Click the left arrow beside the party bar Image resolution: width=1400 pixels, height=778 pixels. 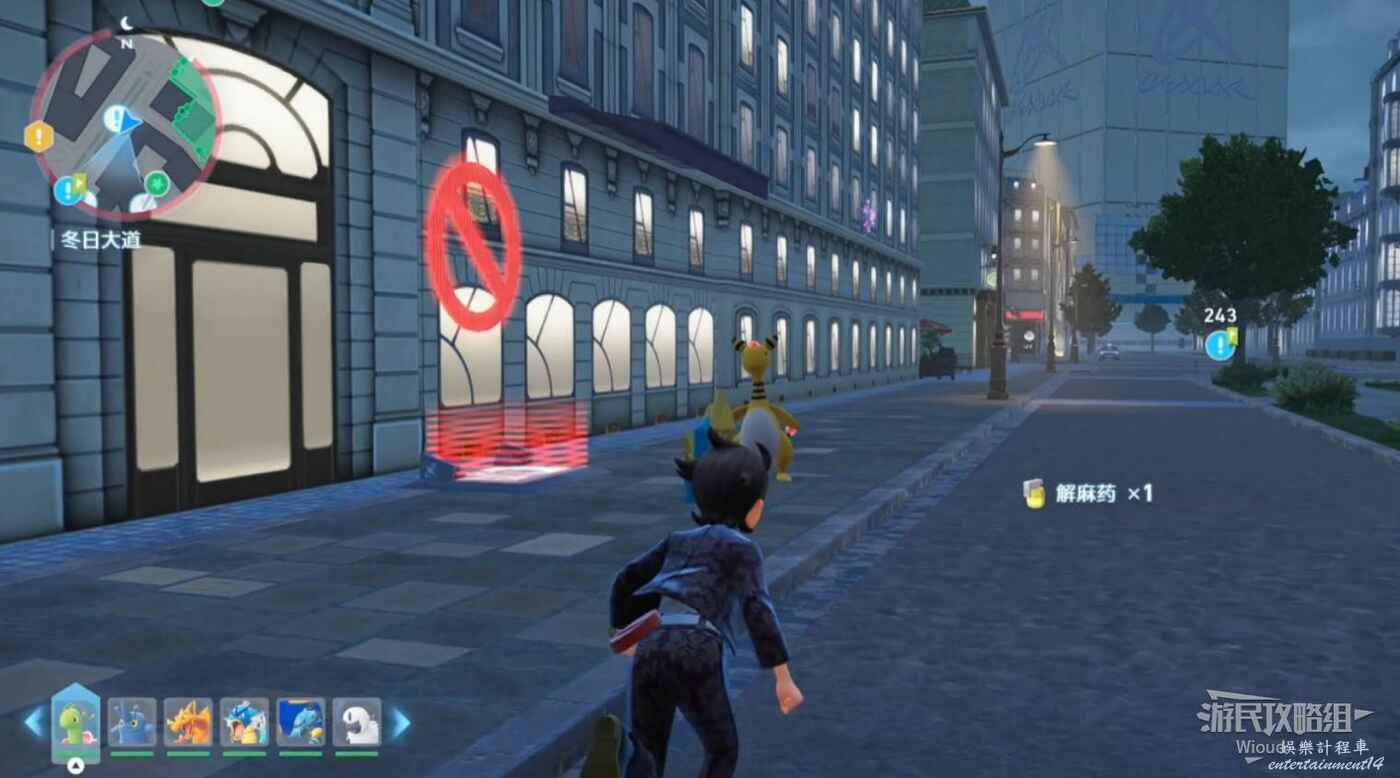[34, 722]
